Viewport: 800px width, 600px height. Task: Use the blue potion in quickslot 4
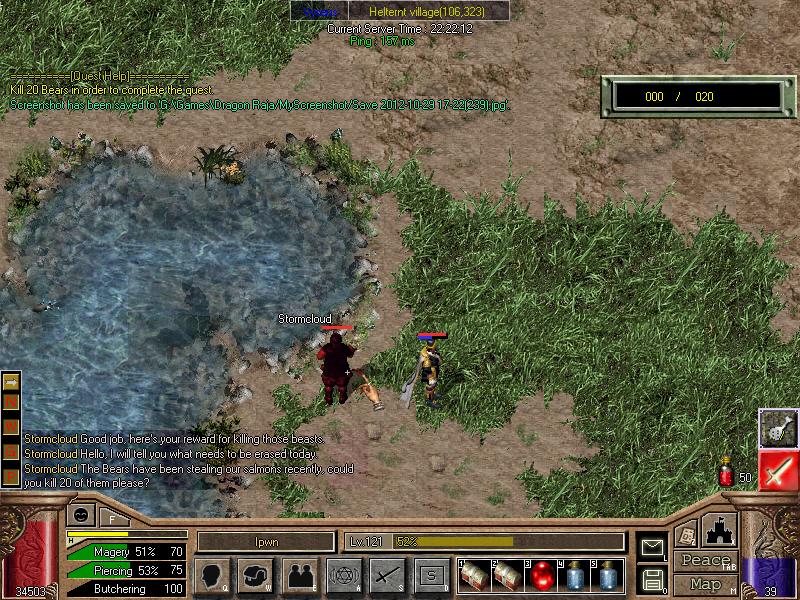(574, 577)
